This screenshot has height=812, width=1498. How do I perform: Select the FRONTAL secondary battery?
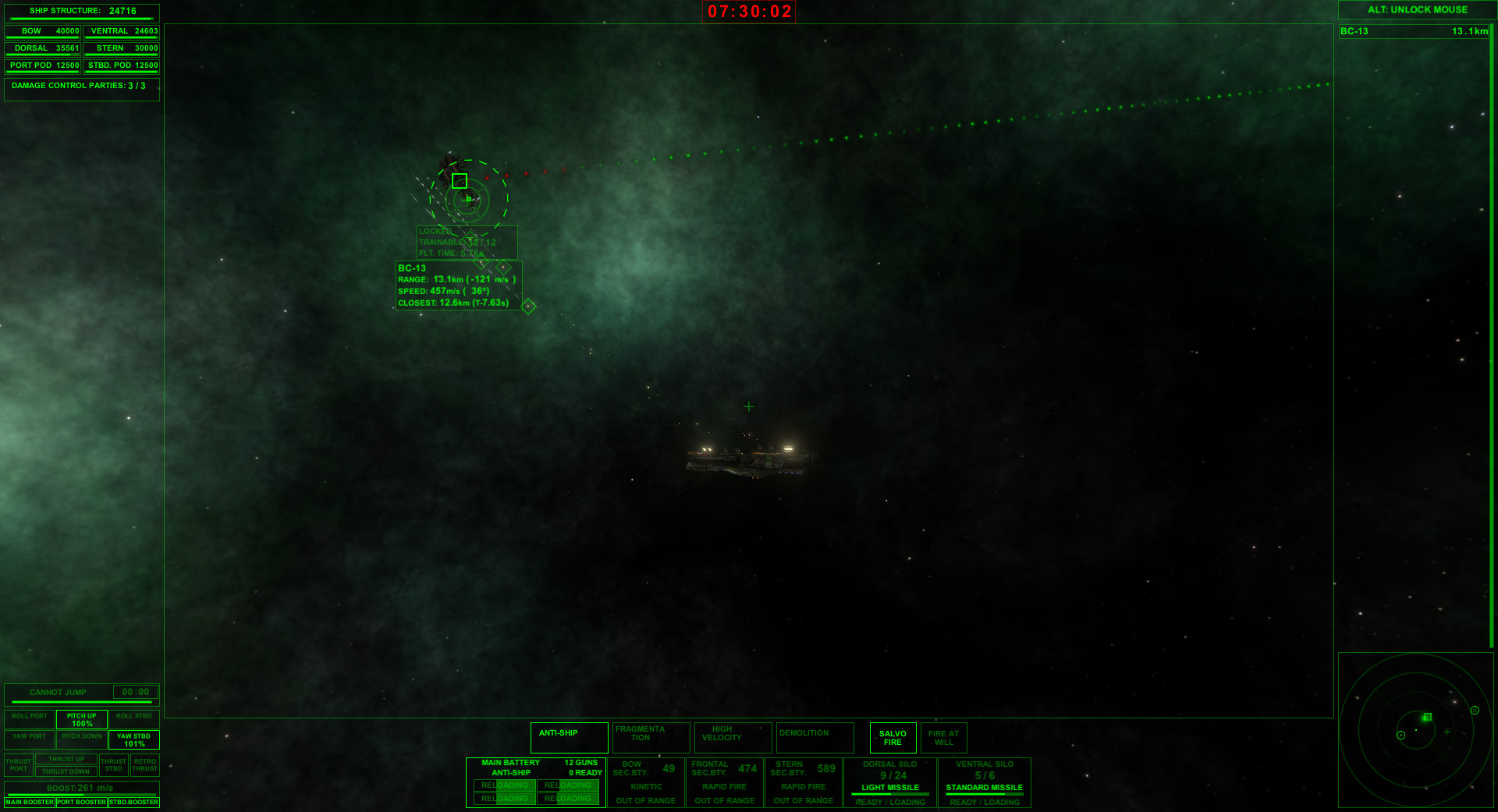point(725,780)
